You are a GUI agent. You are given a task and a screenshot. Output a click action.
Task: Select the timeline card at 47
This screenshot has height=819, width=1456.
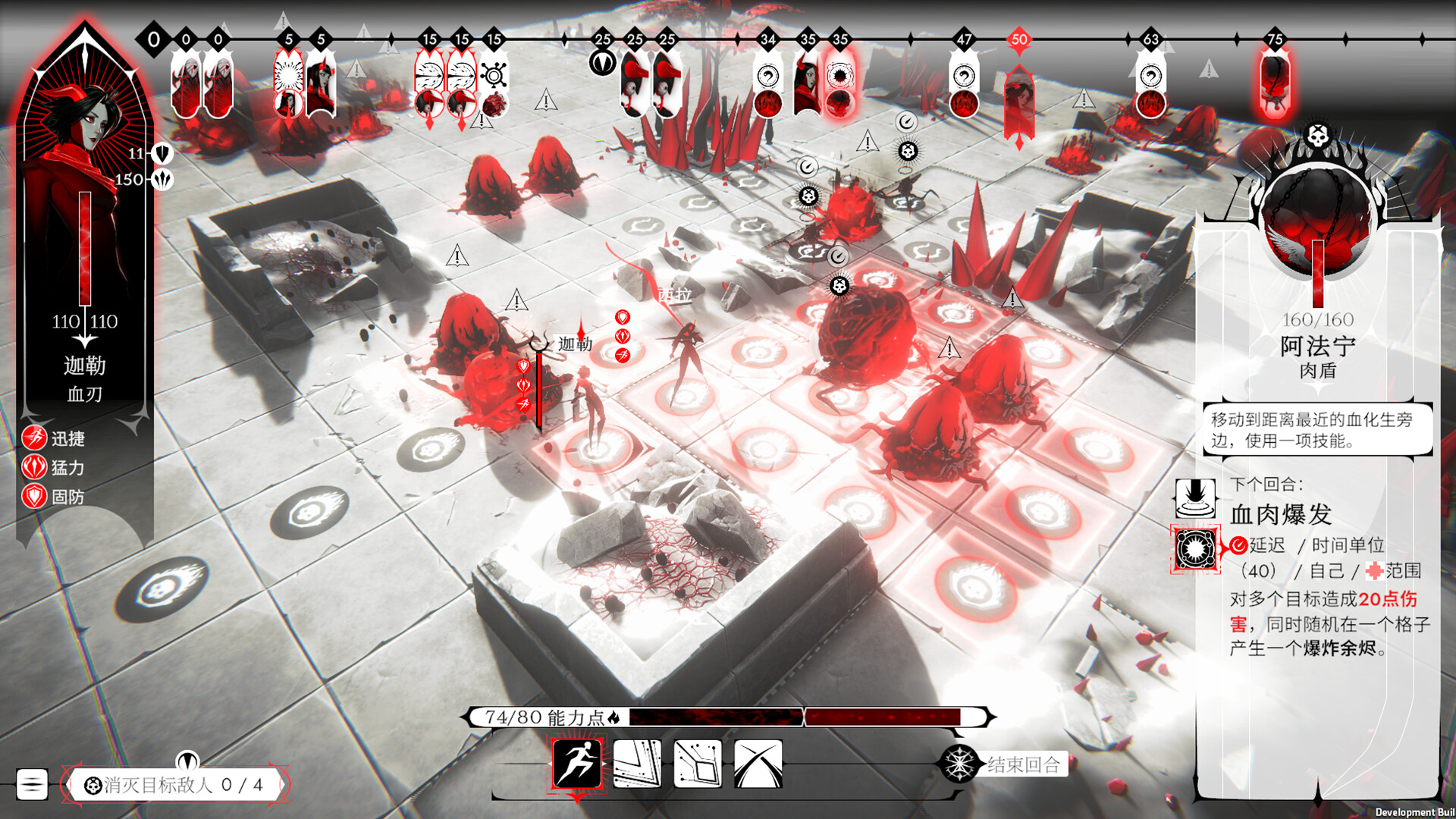(964, 89)
